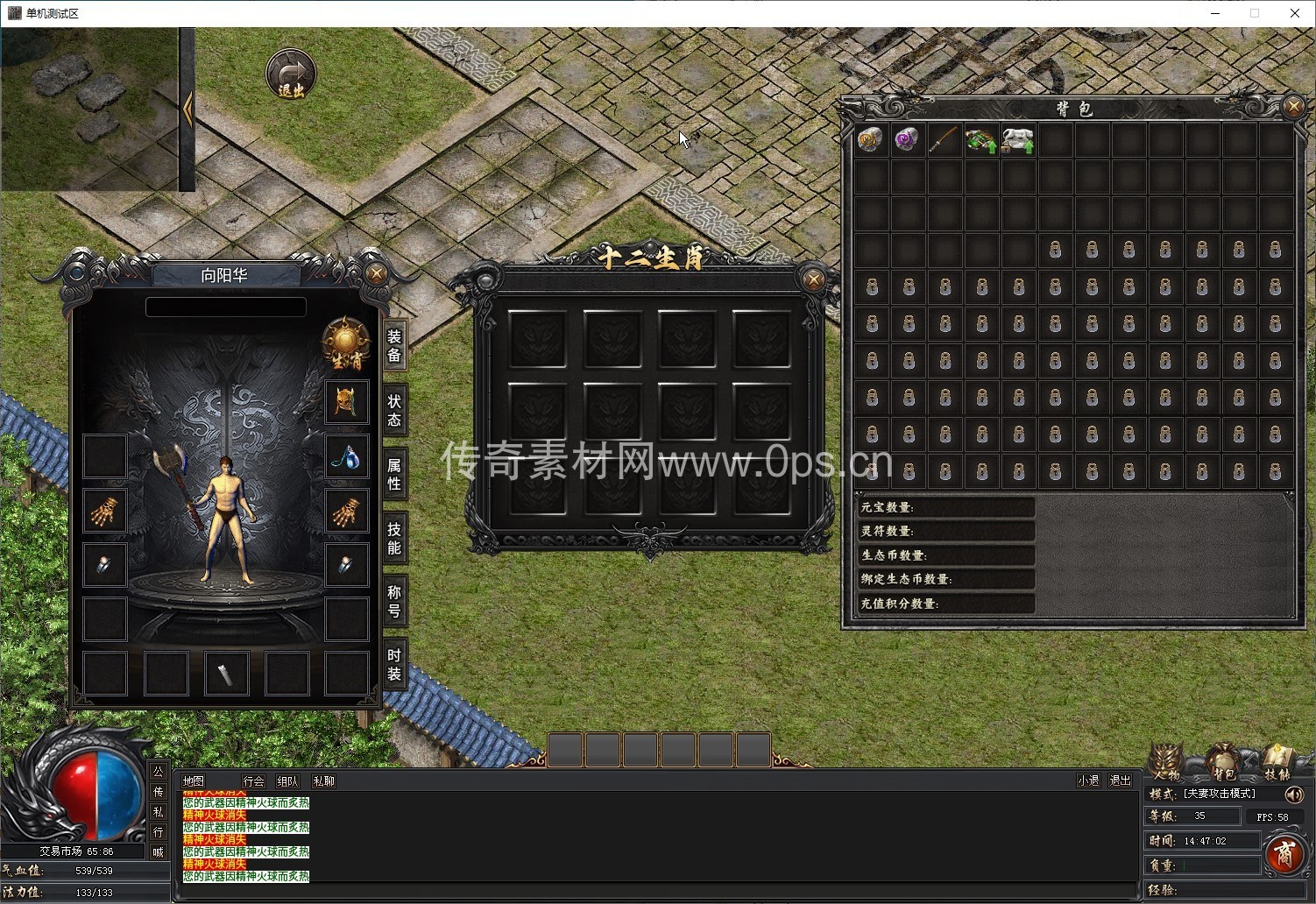Select the white armor item with padlock
Image resolution: width=1316 pixels, height=904 pixels.
click(1018, 140)
